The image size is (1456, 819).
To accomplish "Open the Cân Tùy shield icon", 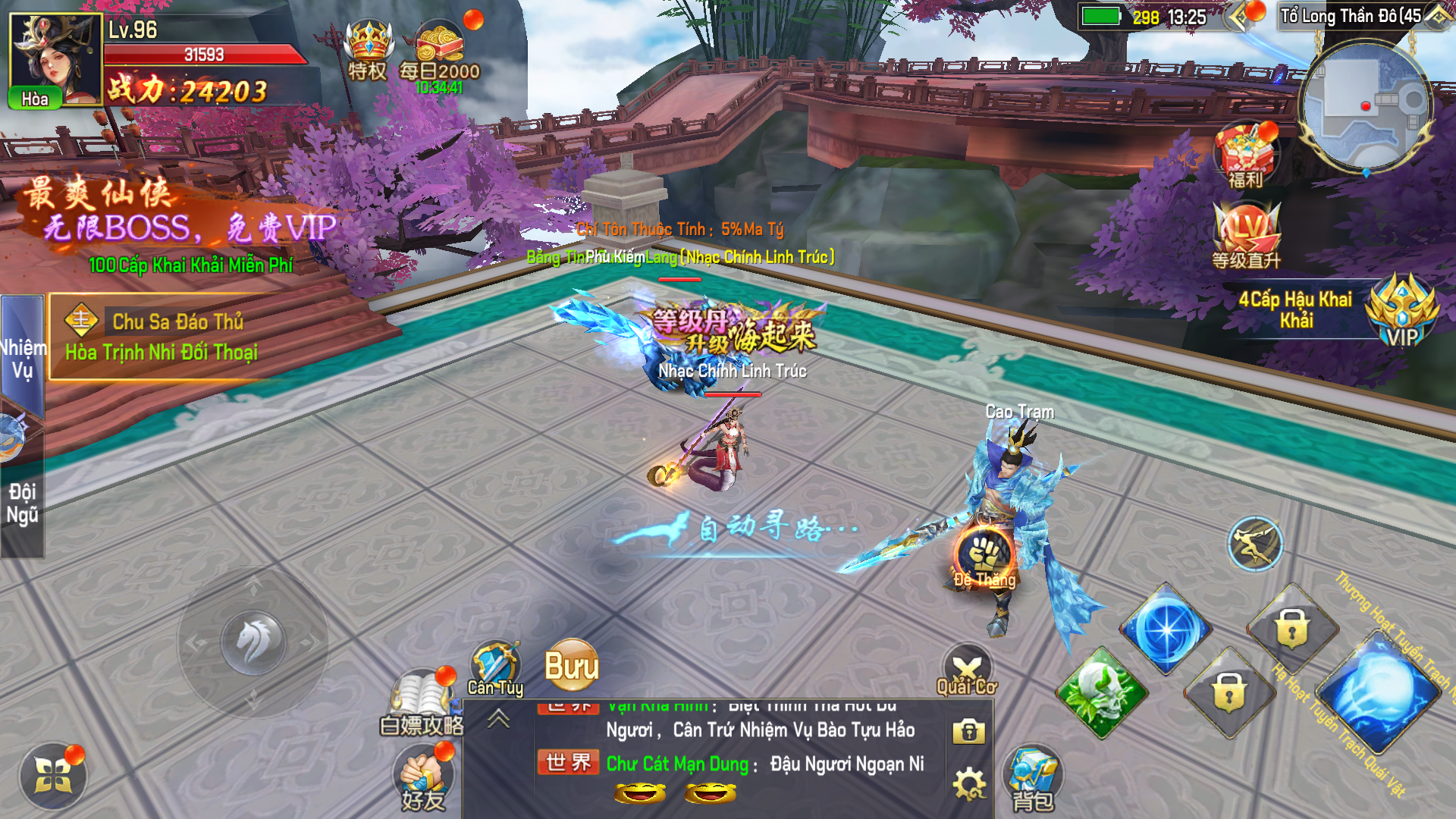I will (494, 667).
